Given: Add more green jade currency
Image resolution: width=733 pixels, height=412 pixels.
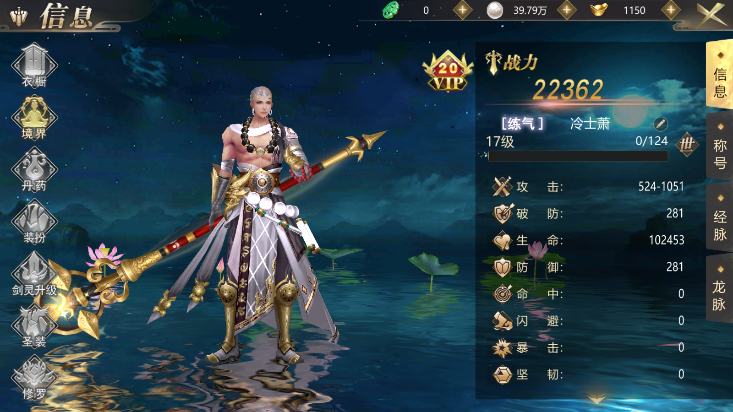Looking at the screenshot, I should click(462, 10).
